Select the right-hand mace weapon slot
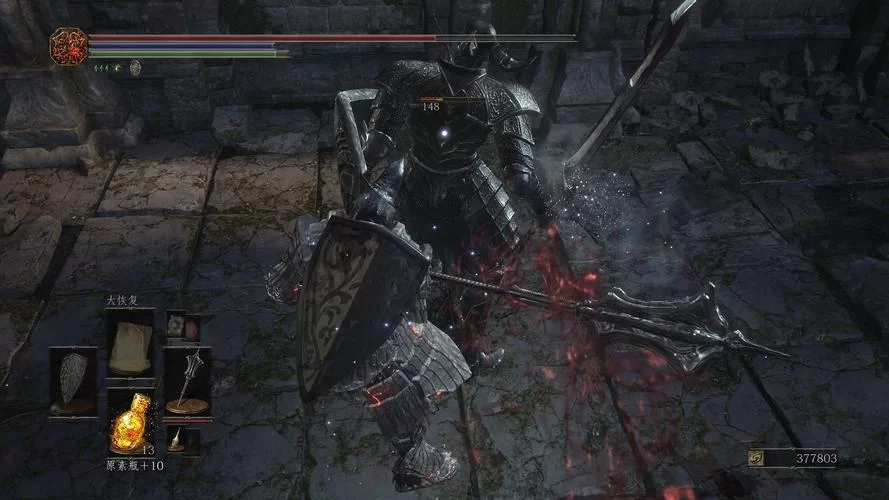 click(187, 380)
